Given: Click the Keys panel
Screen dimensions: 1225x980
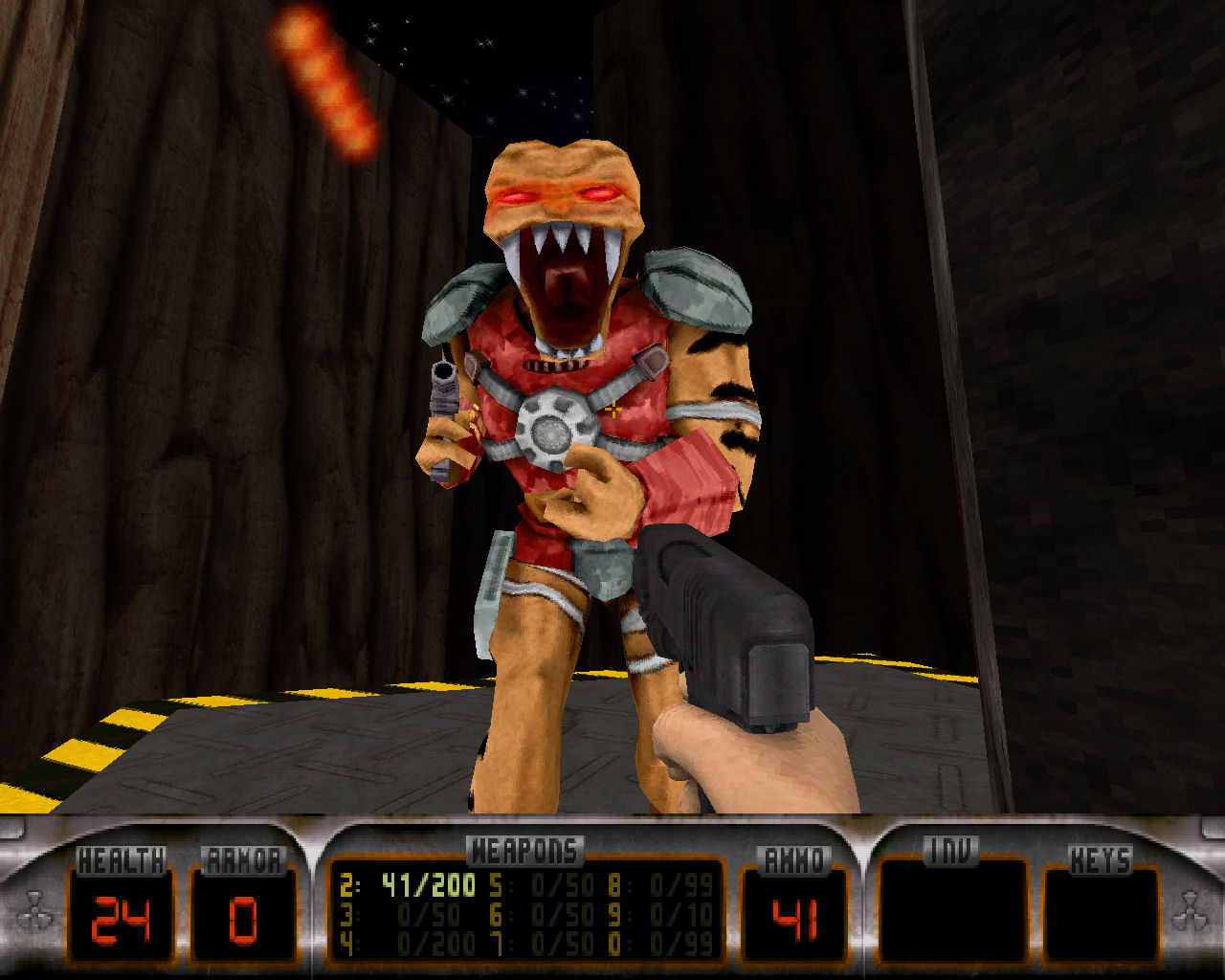Looking at the screenshot, I should (x=1100, y=911).
